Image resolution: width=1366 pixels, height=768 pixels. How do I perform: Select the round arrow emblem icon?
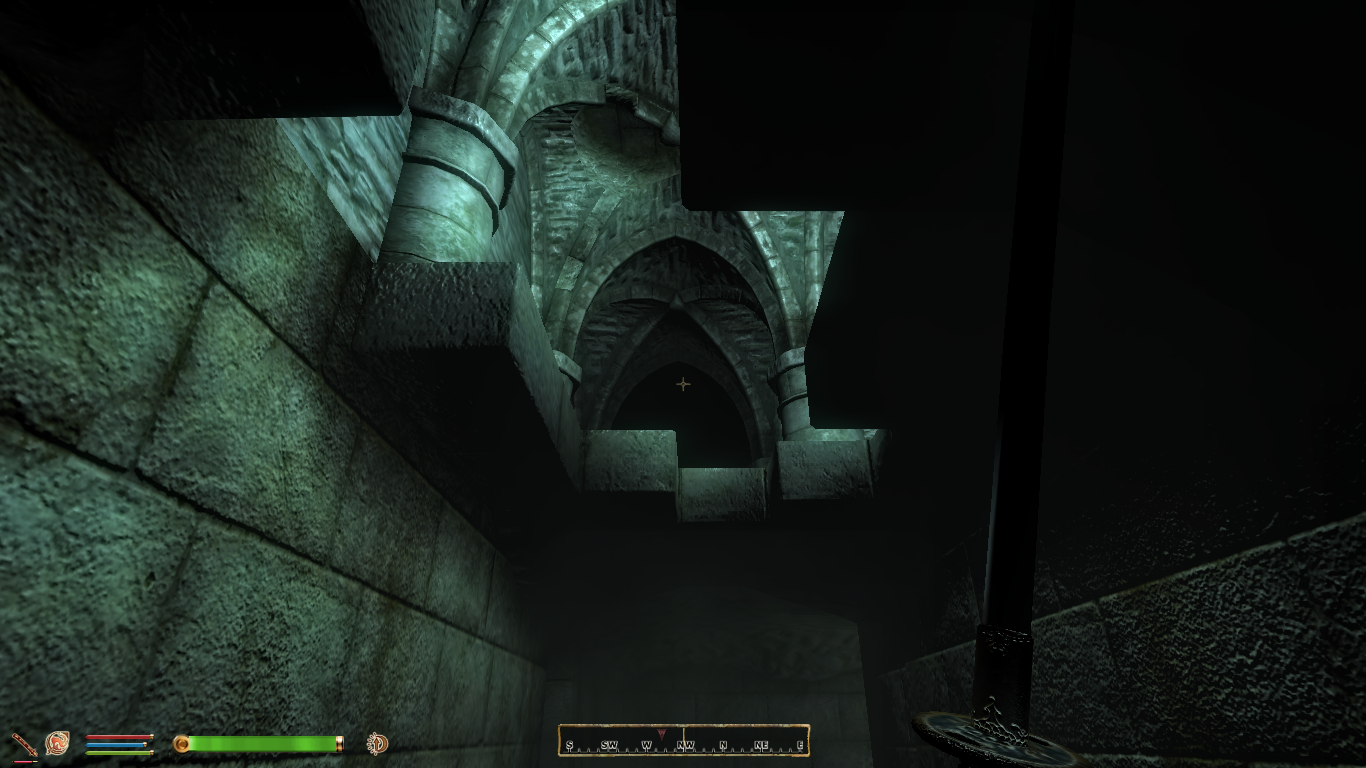point(377,743)
